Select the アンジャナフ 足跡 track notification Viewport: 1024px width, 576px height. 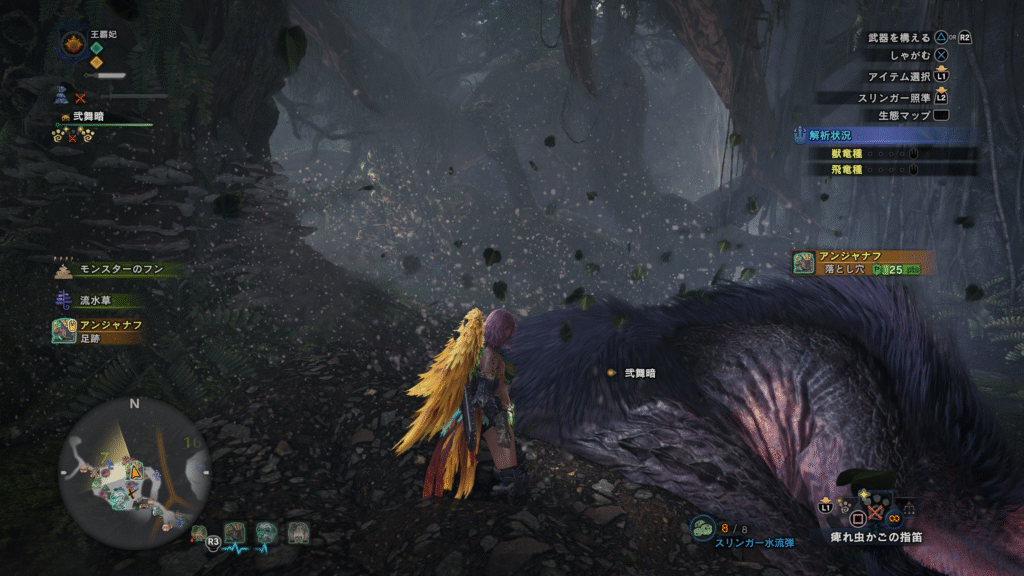100,331
